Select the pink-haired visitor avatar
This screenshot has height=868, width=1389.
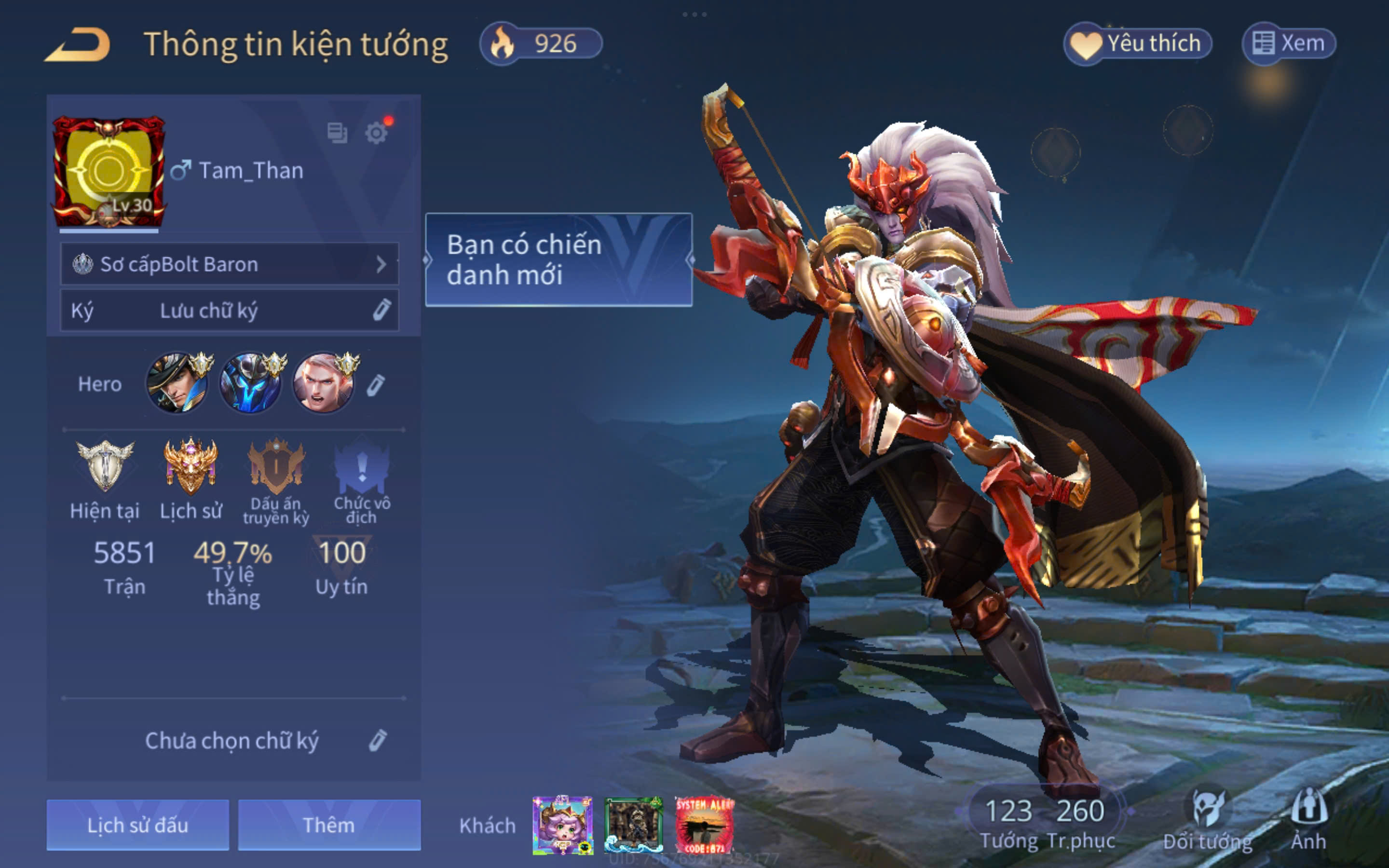562,825
